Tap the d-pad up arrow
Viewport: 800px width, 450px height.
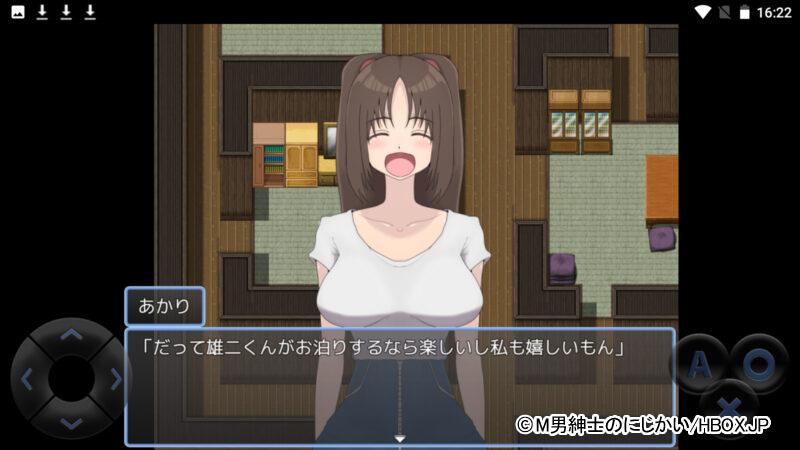pyautogui.click(x=71, y=336)
